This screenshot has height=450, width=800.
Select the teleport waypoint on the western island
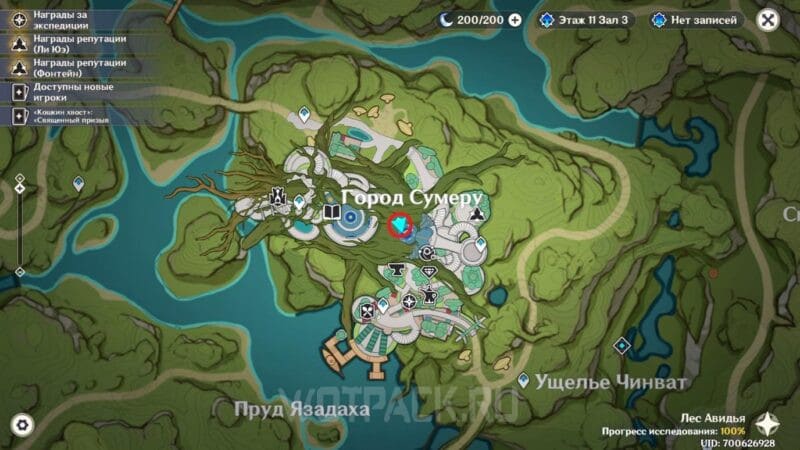coord(79,183)
